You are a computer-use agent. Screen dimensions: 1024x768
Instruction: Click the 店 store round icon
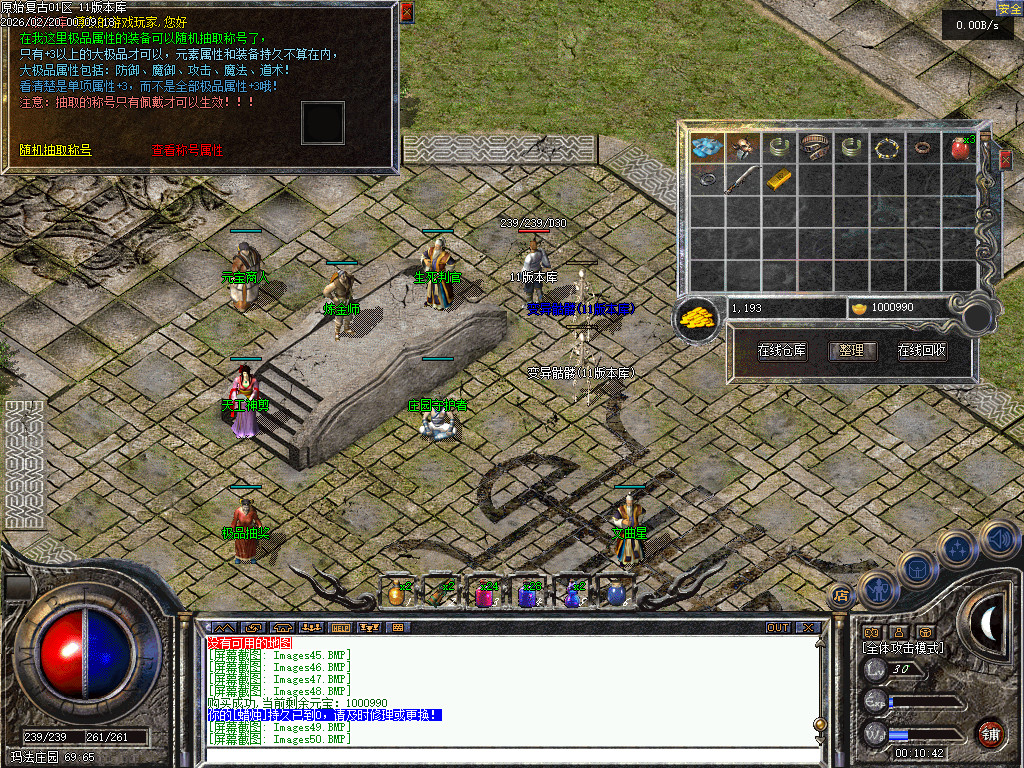coord(840,594)
